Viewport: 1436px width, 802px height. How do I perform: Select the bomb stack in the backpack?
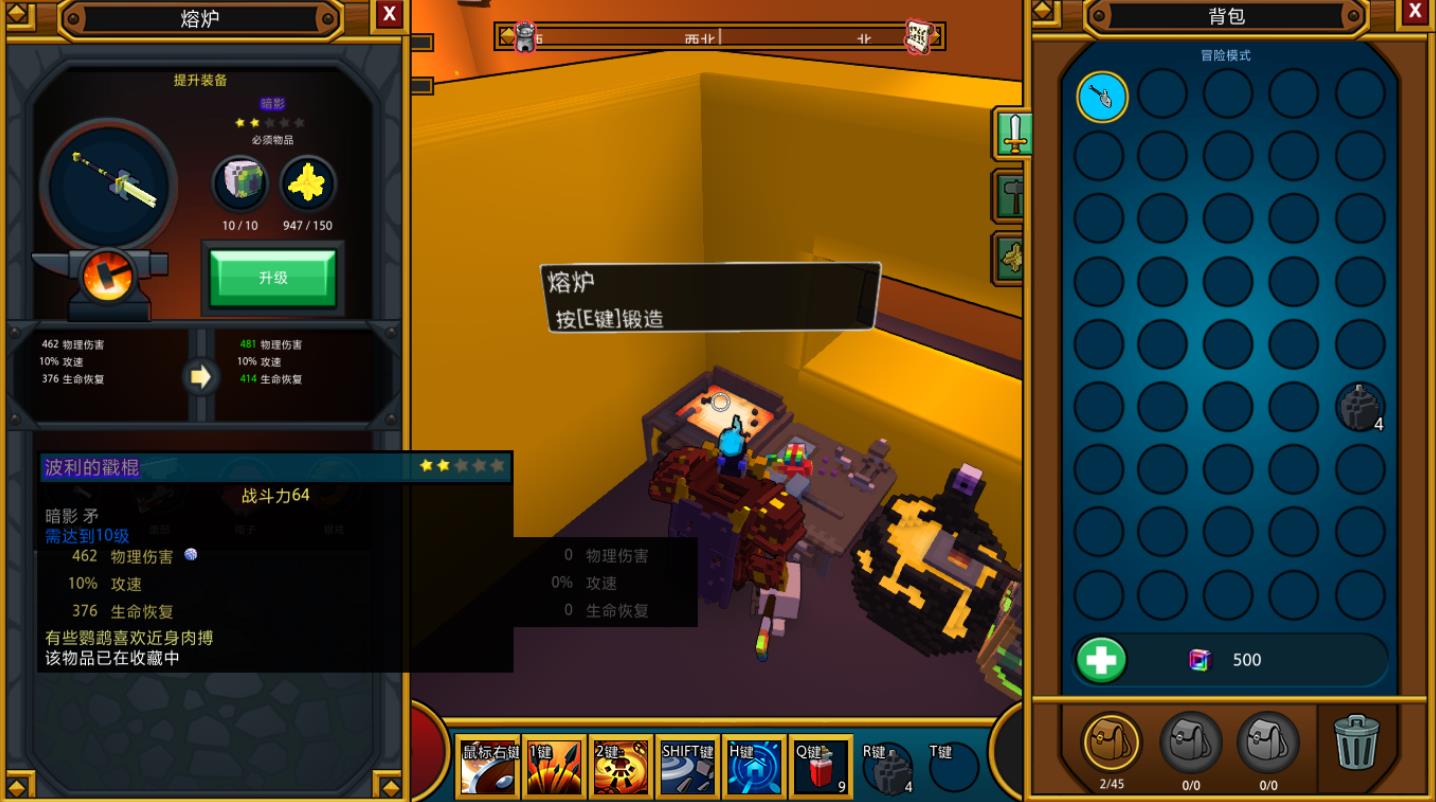pos(1359,407)
